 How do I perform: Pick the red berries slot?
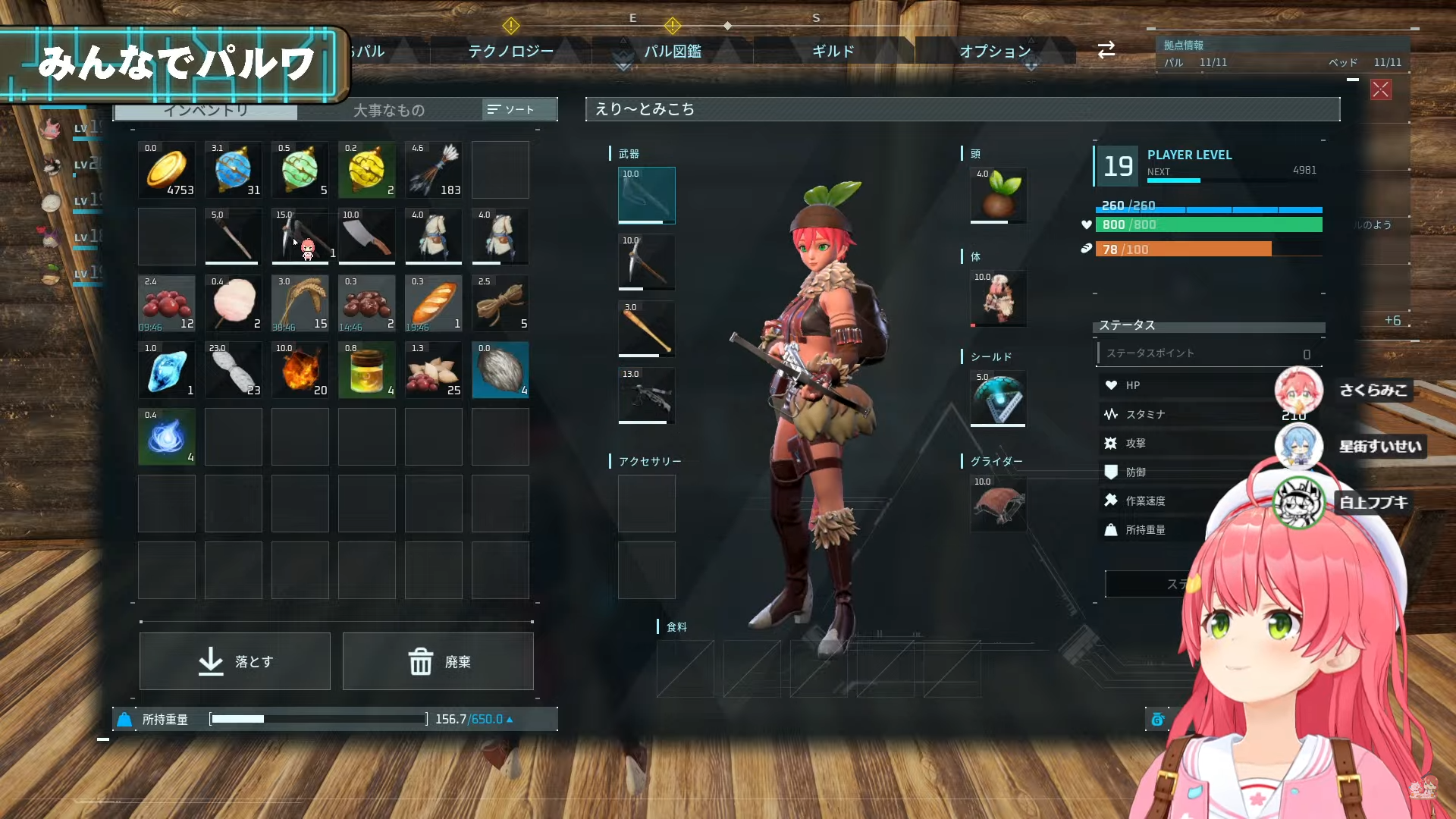167,303
